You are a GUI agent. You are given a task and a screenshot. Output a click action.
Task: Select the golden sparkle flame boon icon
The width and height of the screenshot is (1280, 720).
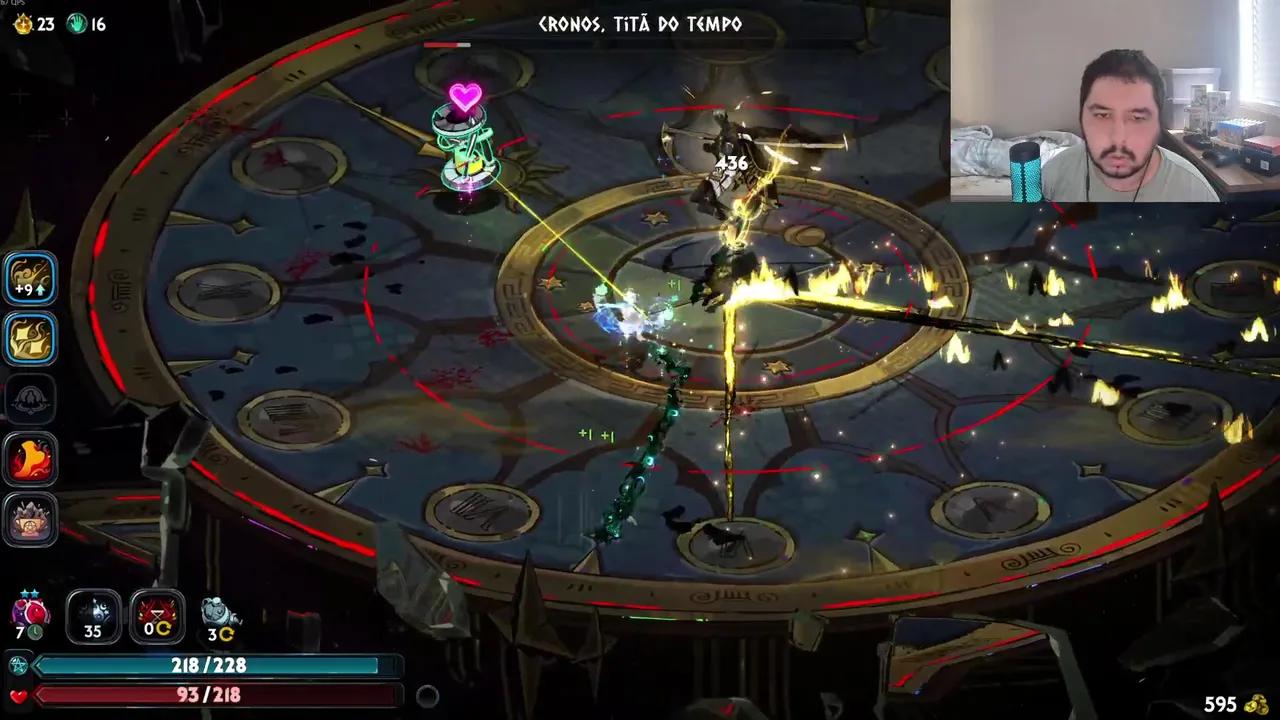30,338
